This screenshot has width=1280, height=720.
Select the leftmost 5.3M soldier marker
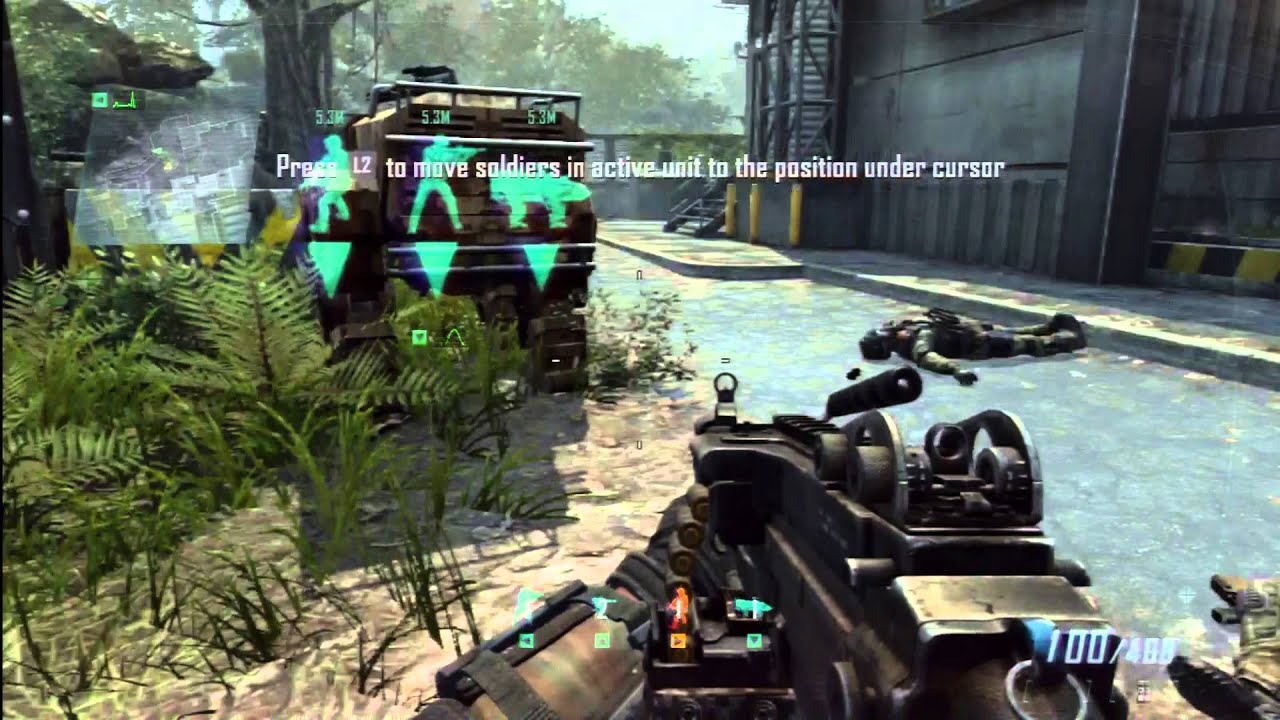coord(329,117)
